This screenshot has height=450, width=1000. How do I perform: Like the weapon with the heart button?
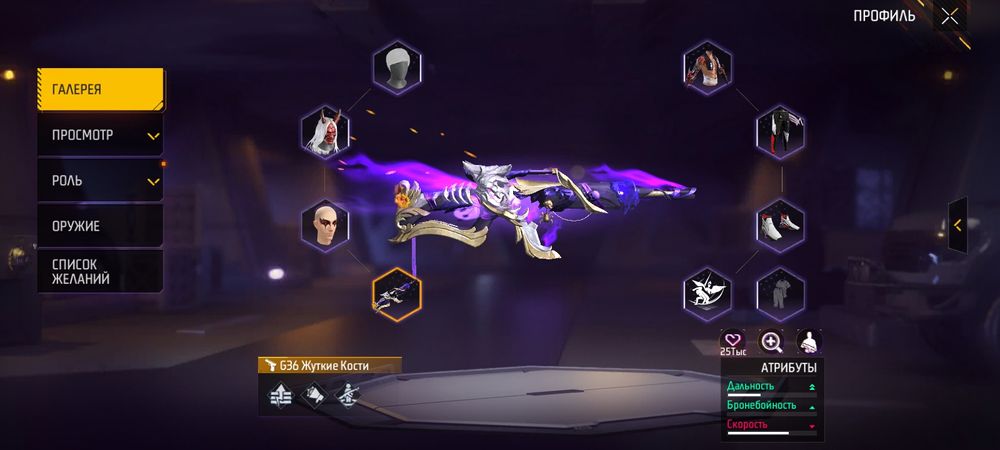tap(735, 342)
